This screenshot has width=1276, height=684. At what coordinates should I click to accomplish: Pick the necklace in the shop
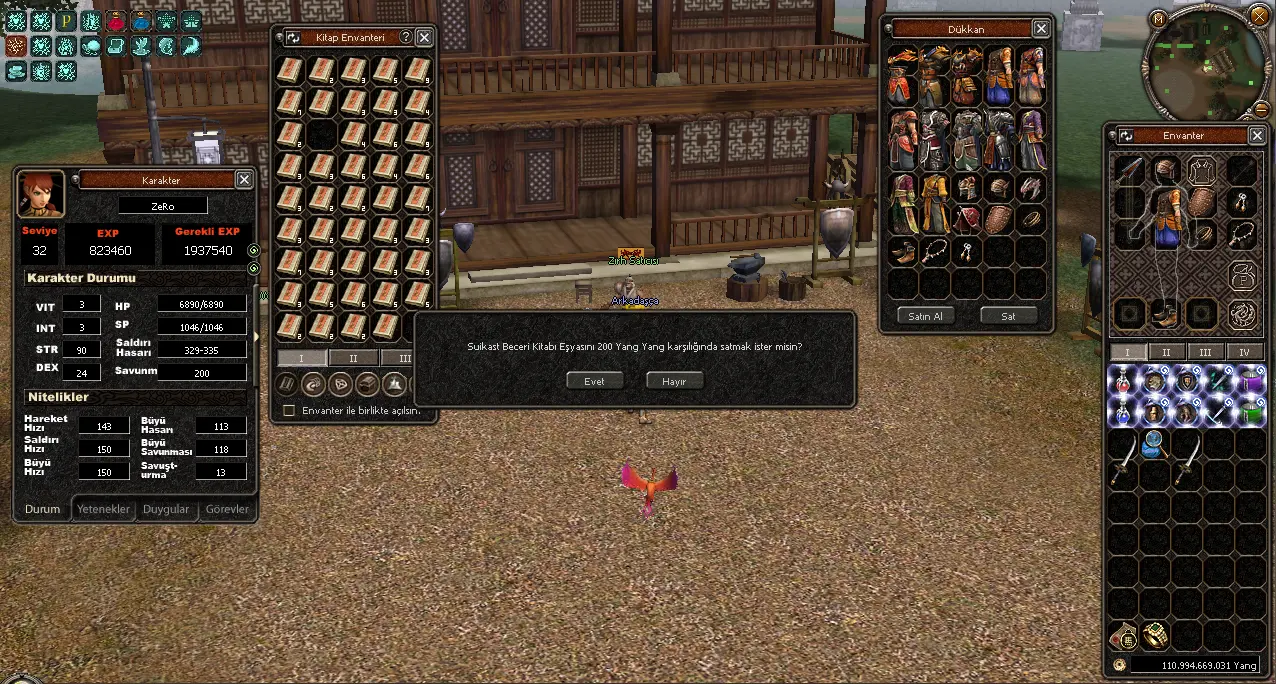935,250
